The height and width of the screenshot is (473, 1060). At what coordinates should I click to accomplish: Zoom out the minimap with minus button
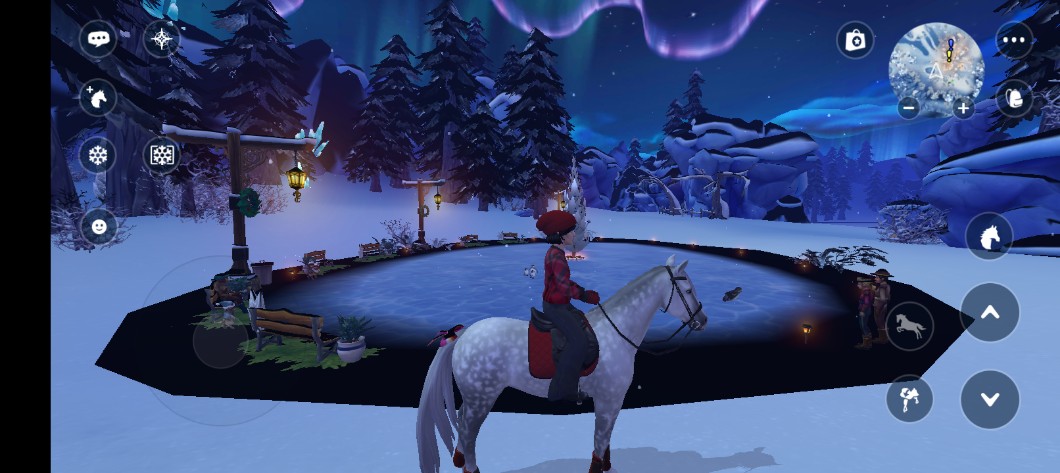(x=908, y=108)
